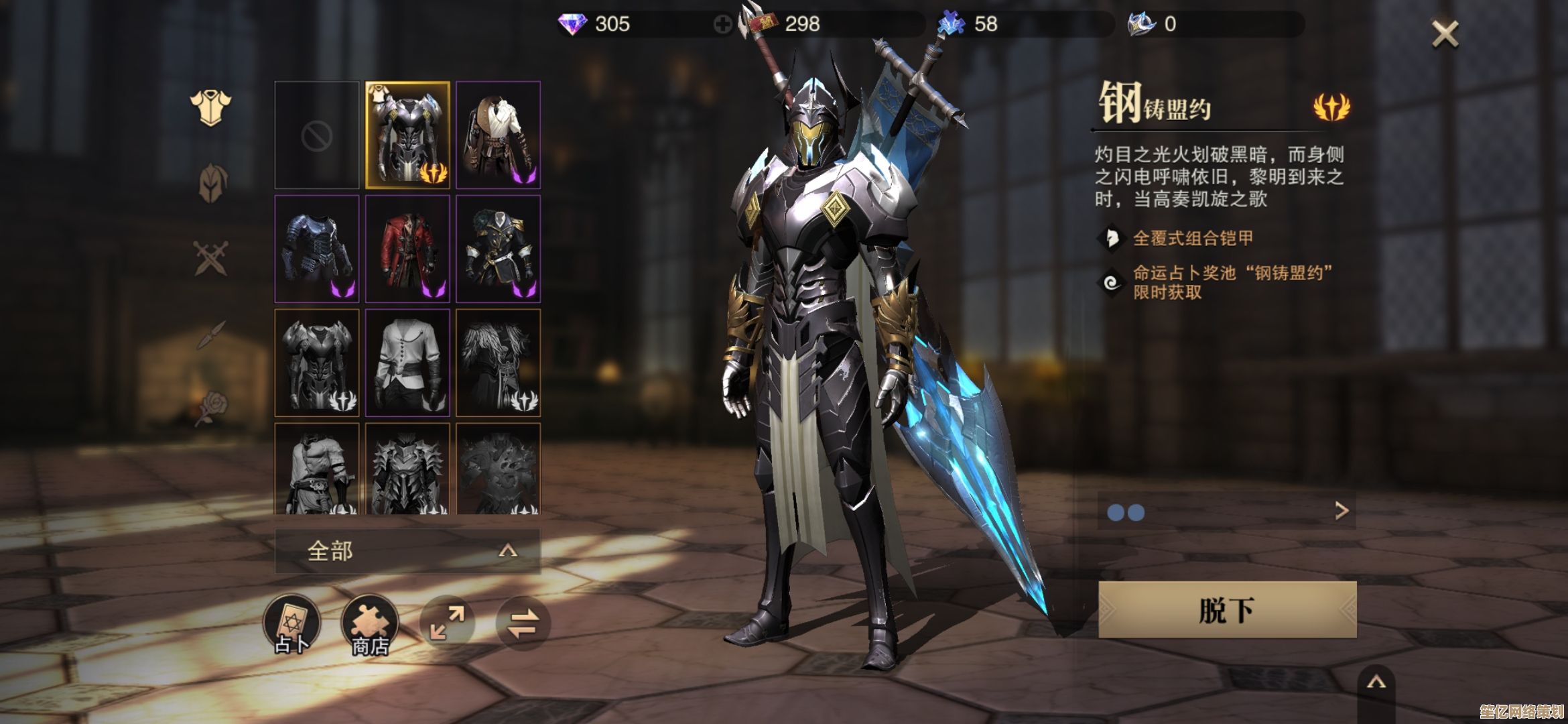This screenshot has height=724, width=1568.
Task: Open the rose accessory category tab
Action: tap(212, 408)
